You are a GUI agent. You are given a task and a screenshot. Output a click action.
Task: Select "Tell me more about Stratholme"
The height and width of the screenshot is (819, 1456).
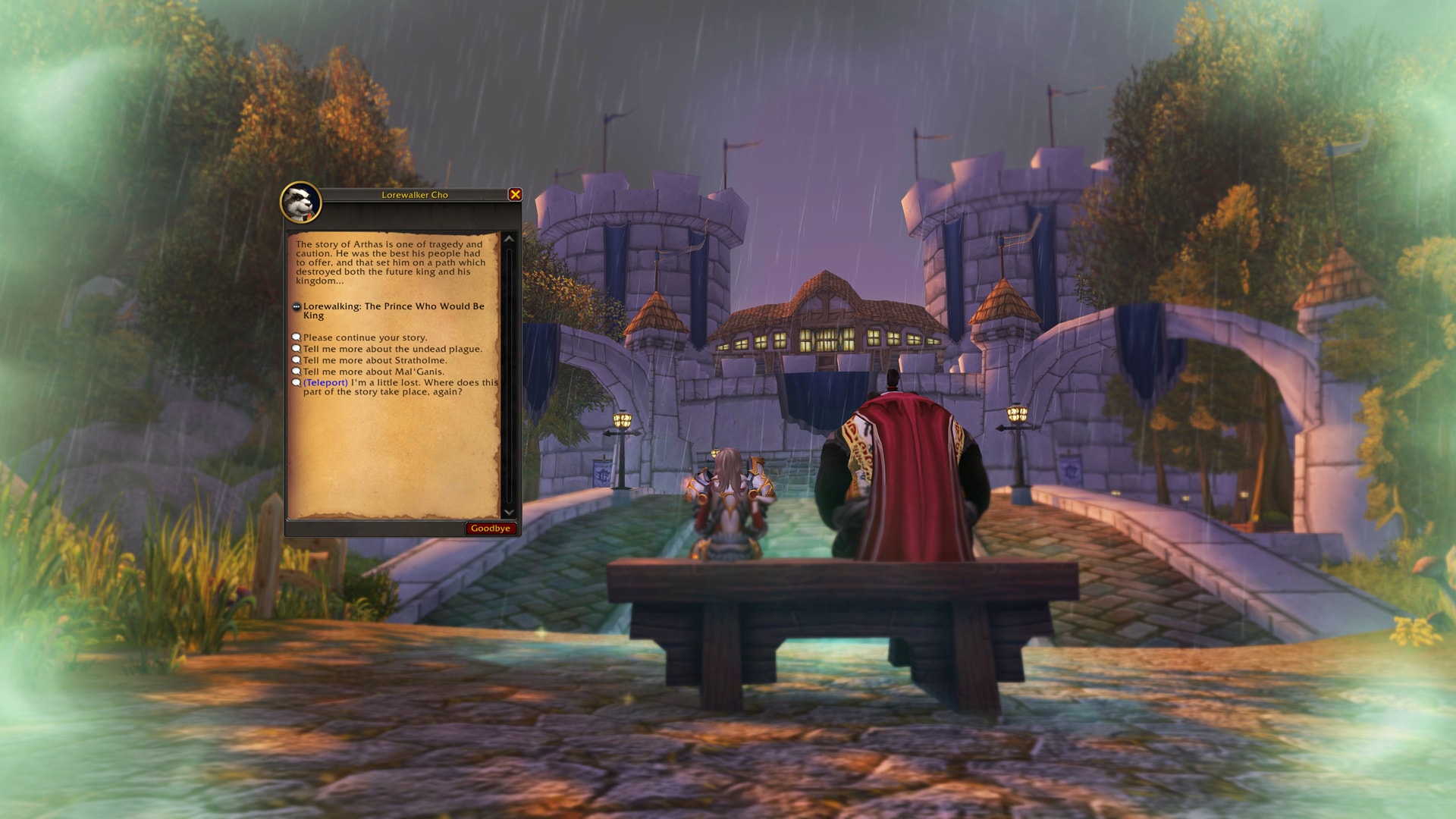[x=375, y=360]
